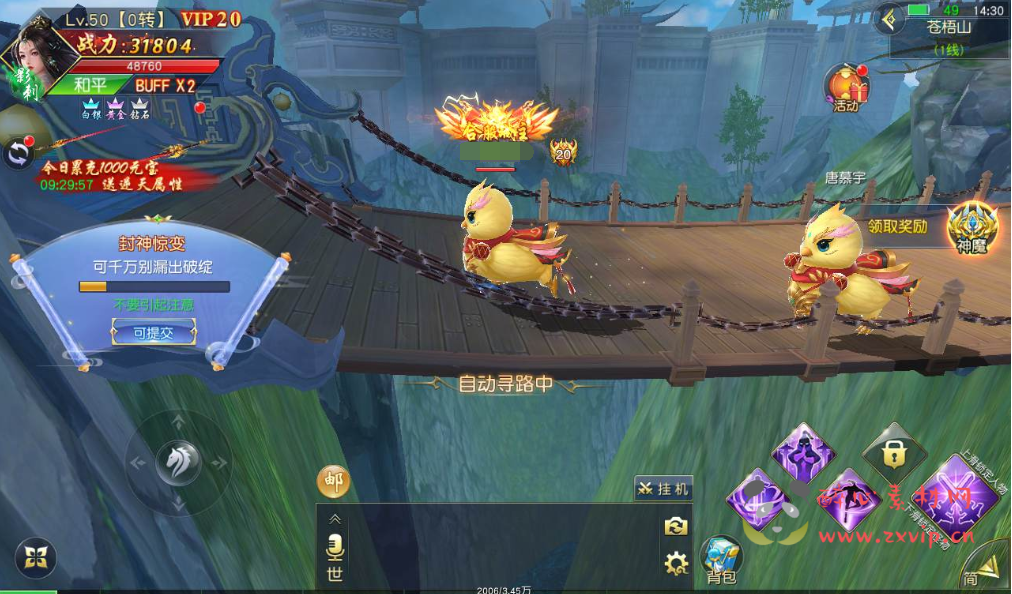1012x594 pixels.
Task: Open the 黄金 gold crown reward
Action: click(x=114, y=108)
